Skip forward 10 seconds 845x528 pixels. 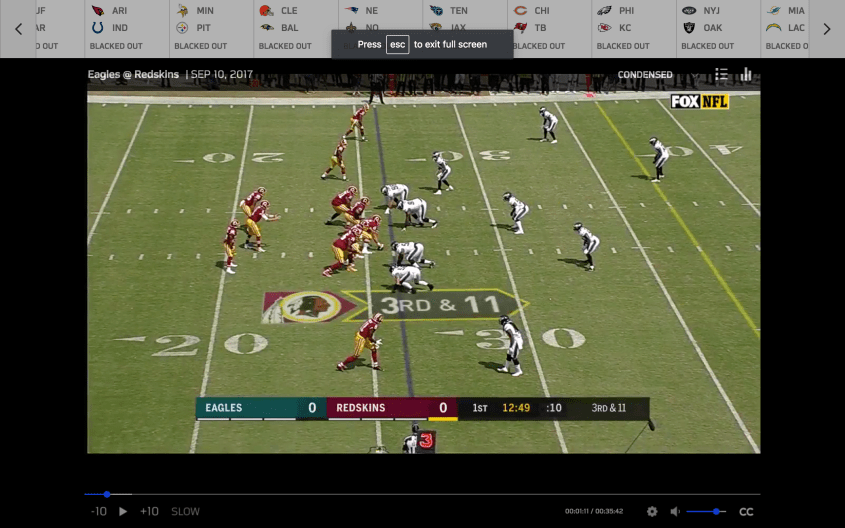[x=149, y=511]
